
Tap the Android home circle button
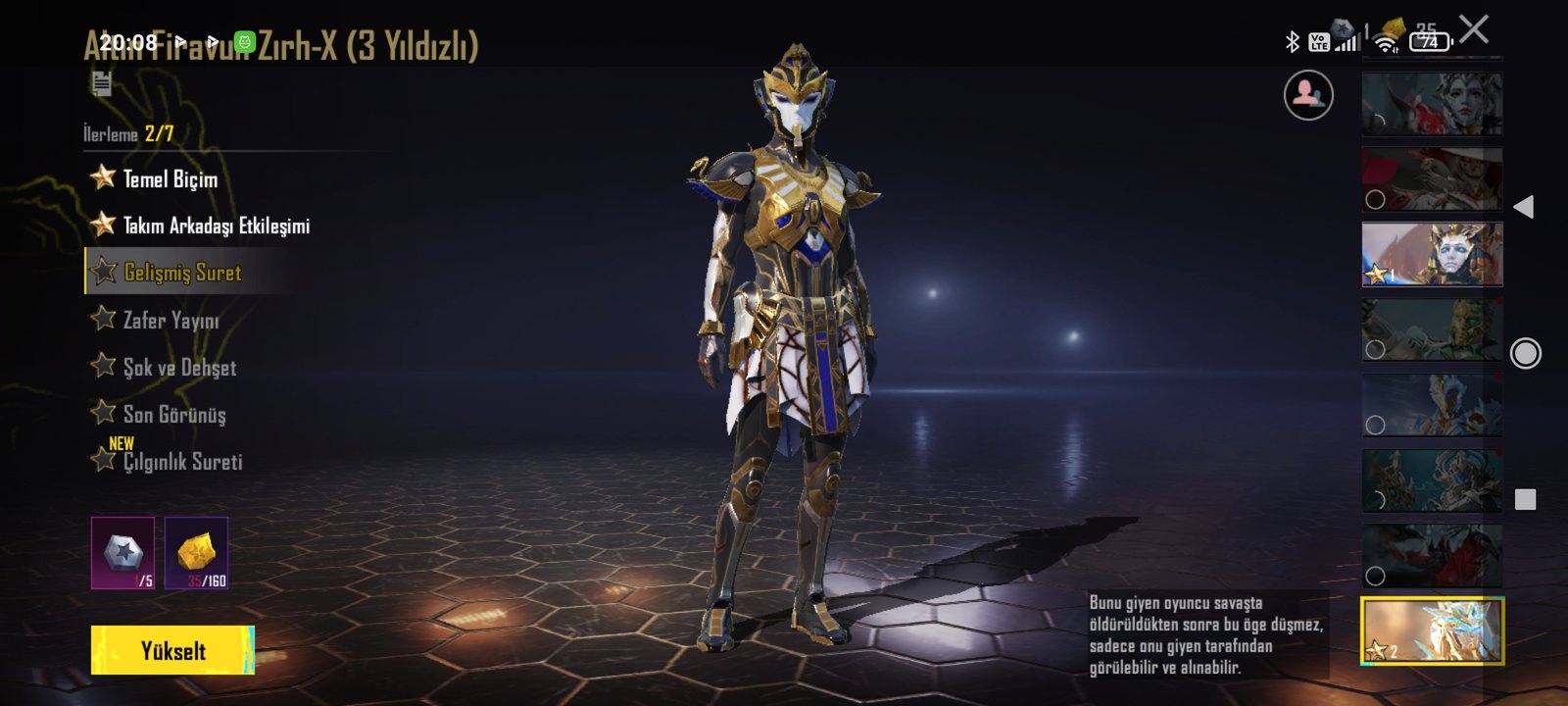click(1525, 353)
